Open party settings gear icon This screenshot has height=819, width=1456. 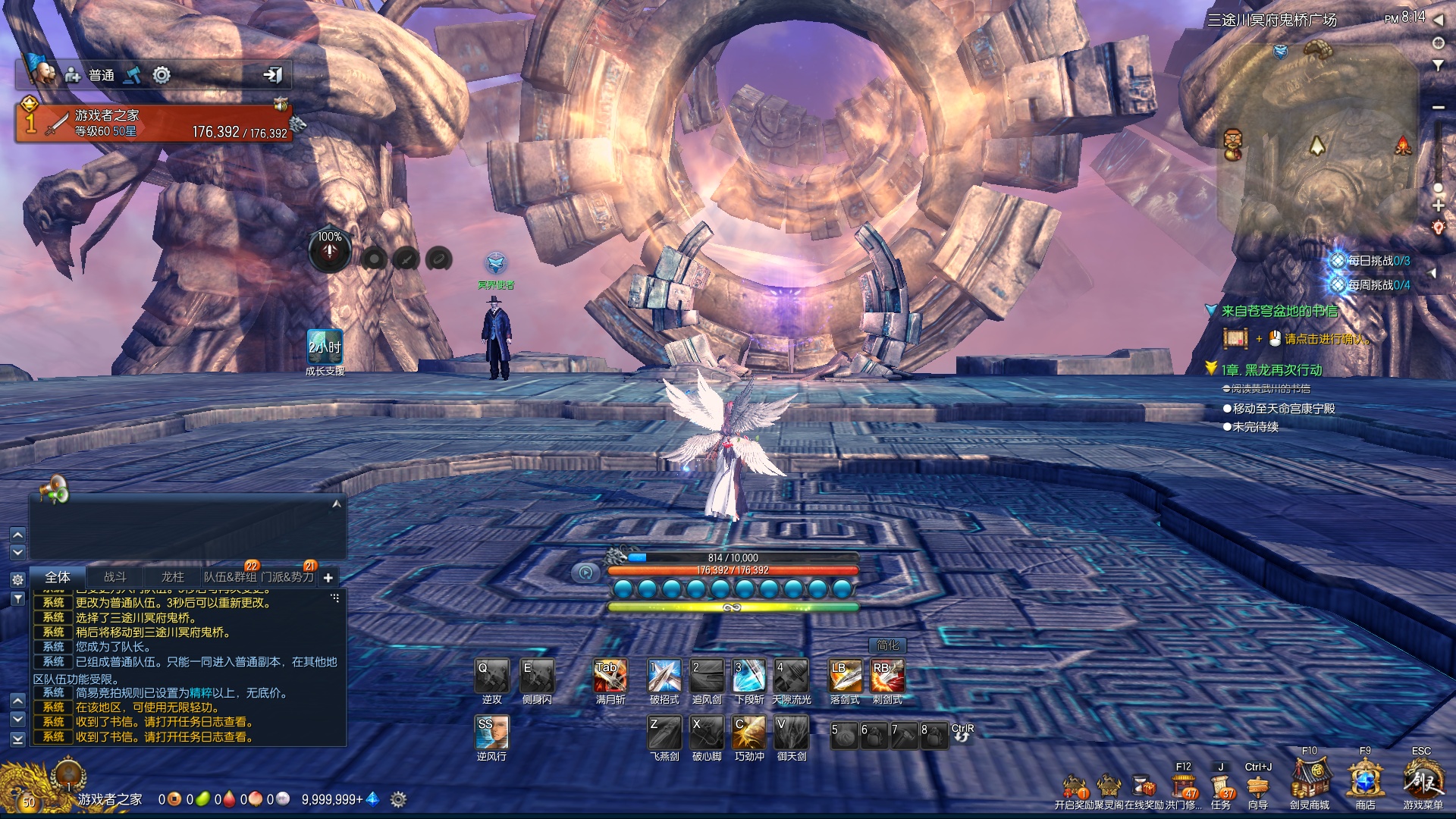pyautogui.click(x=162, y=74)
